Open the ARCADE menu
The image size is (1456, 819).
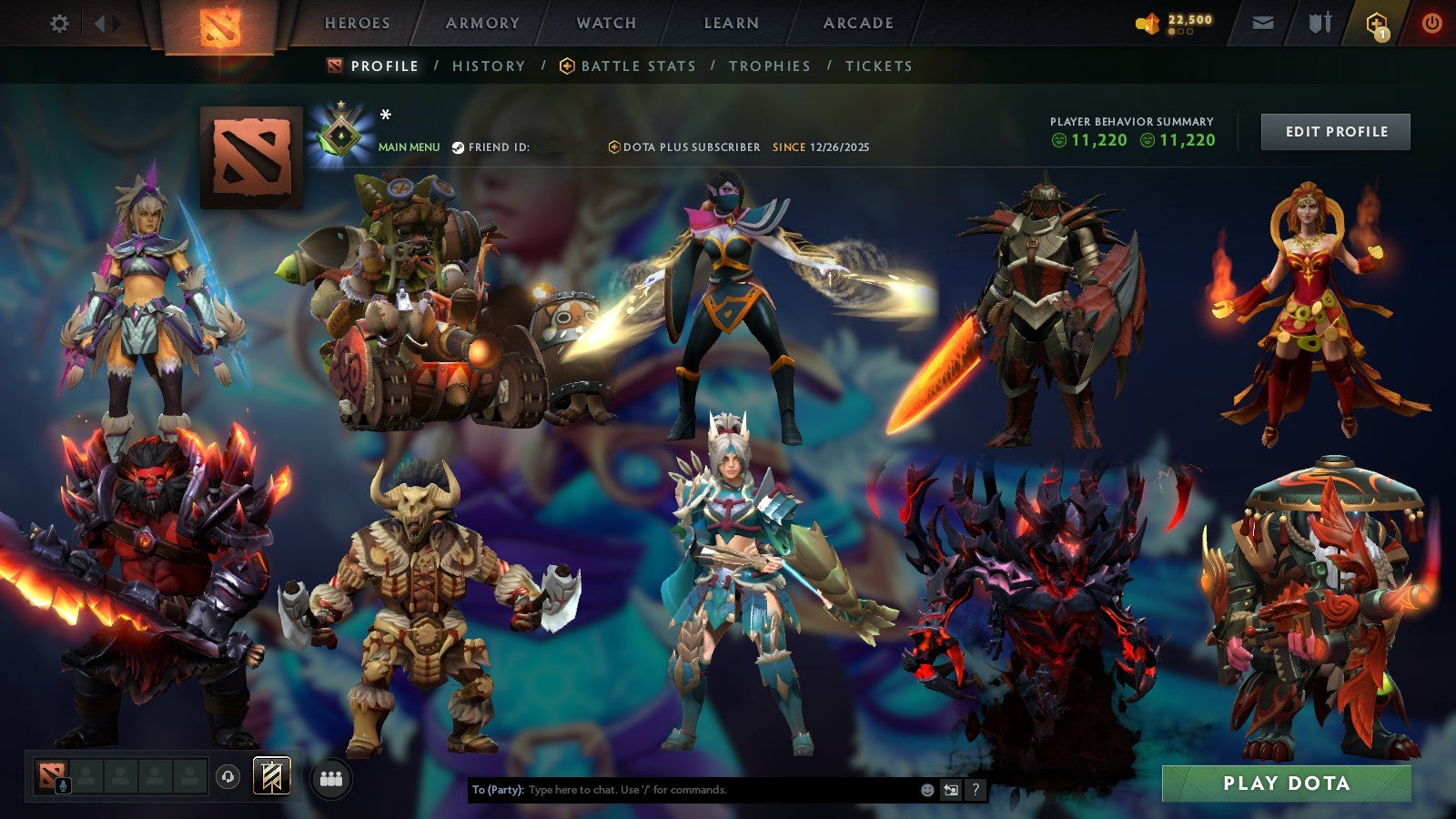pos(856,24)
